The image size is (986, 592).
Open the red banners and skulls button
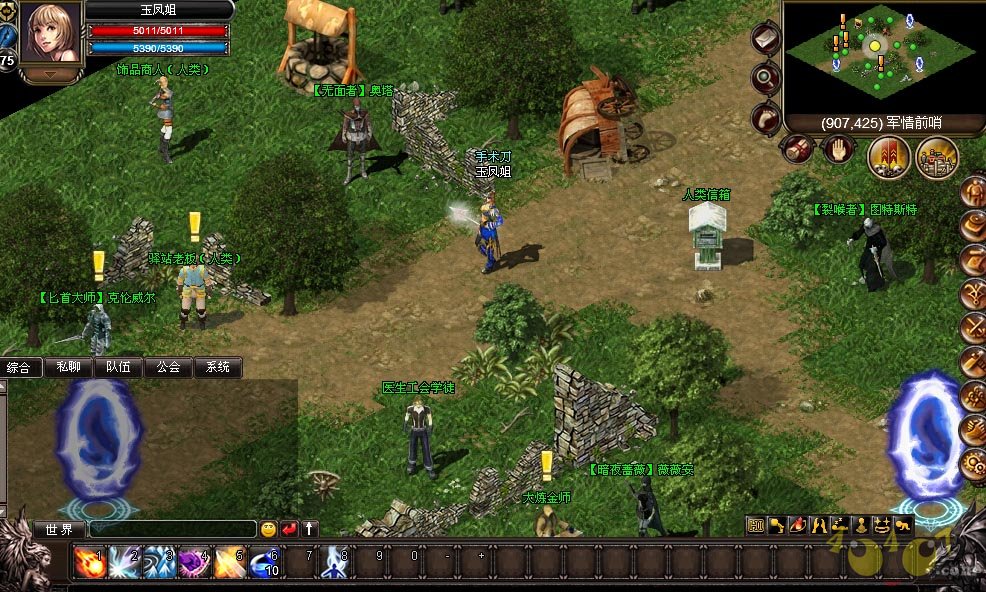(x=889, y=155)
